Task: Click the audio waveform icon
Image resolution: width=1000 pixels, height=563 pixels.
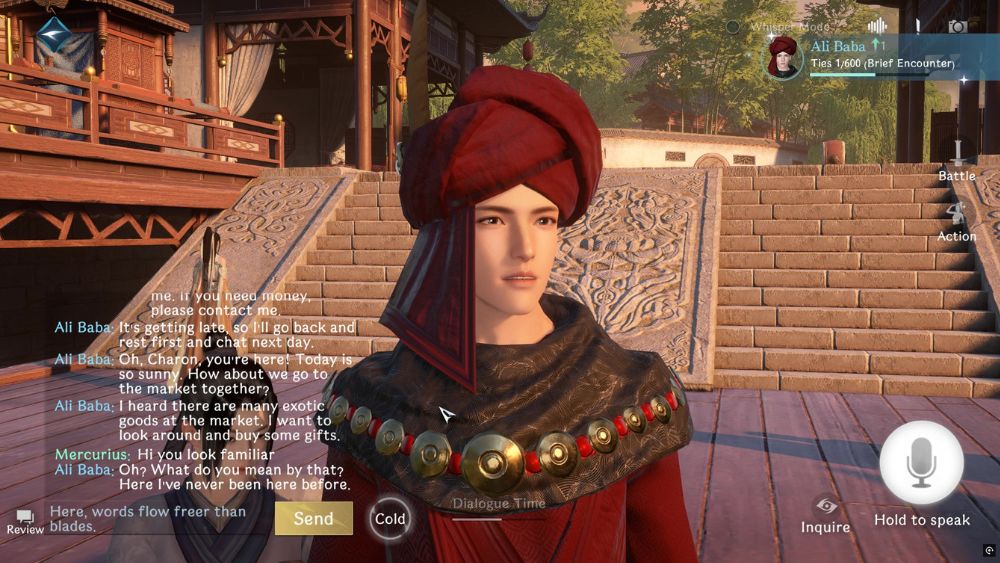Action: [878, 27]
